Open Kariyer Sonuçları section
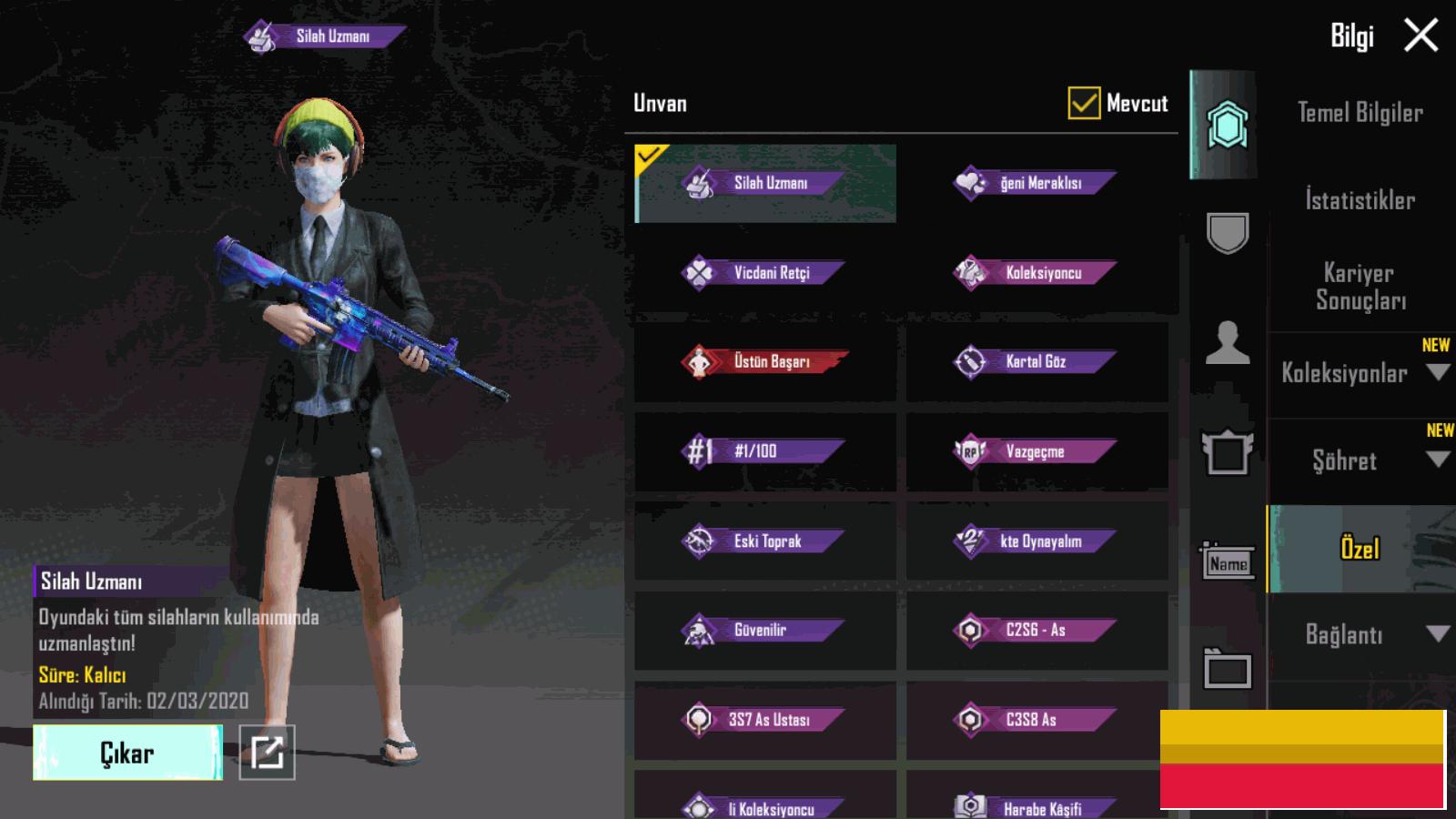The height and width of the screenshot is (819, 1456). click(x=1360, y=286)
